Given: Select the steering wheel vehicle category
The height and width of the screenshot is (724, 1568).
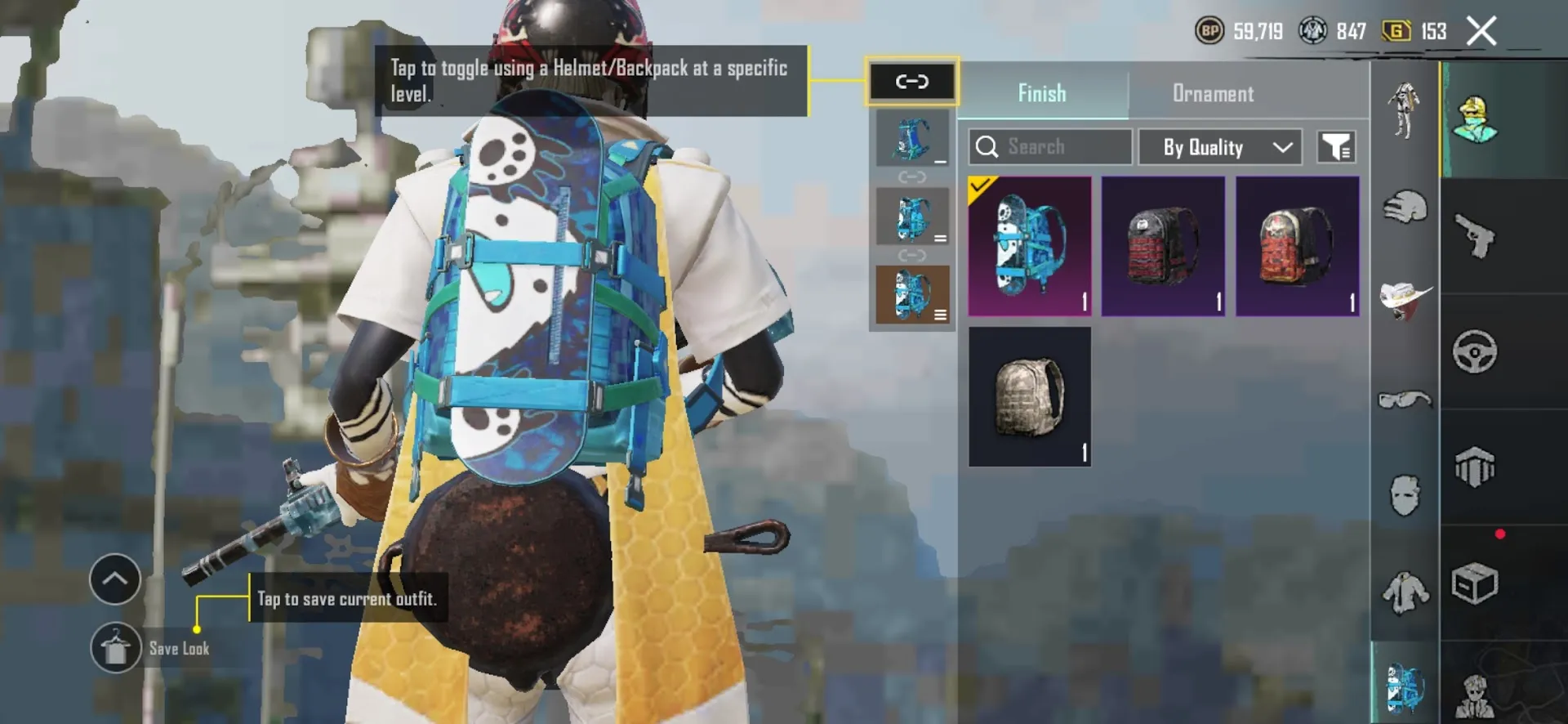Looking at the screenshot, I should click(1477, 351).
